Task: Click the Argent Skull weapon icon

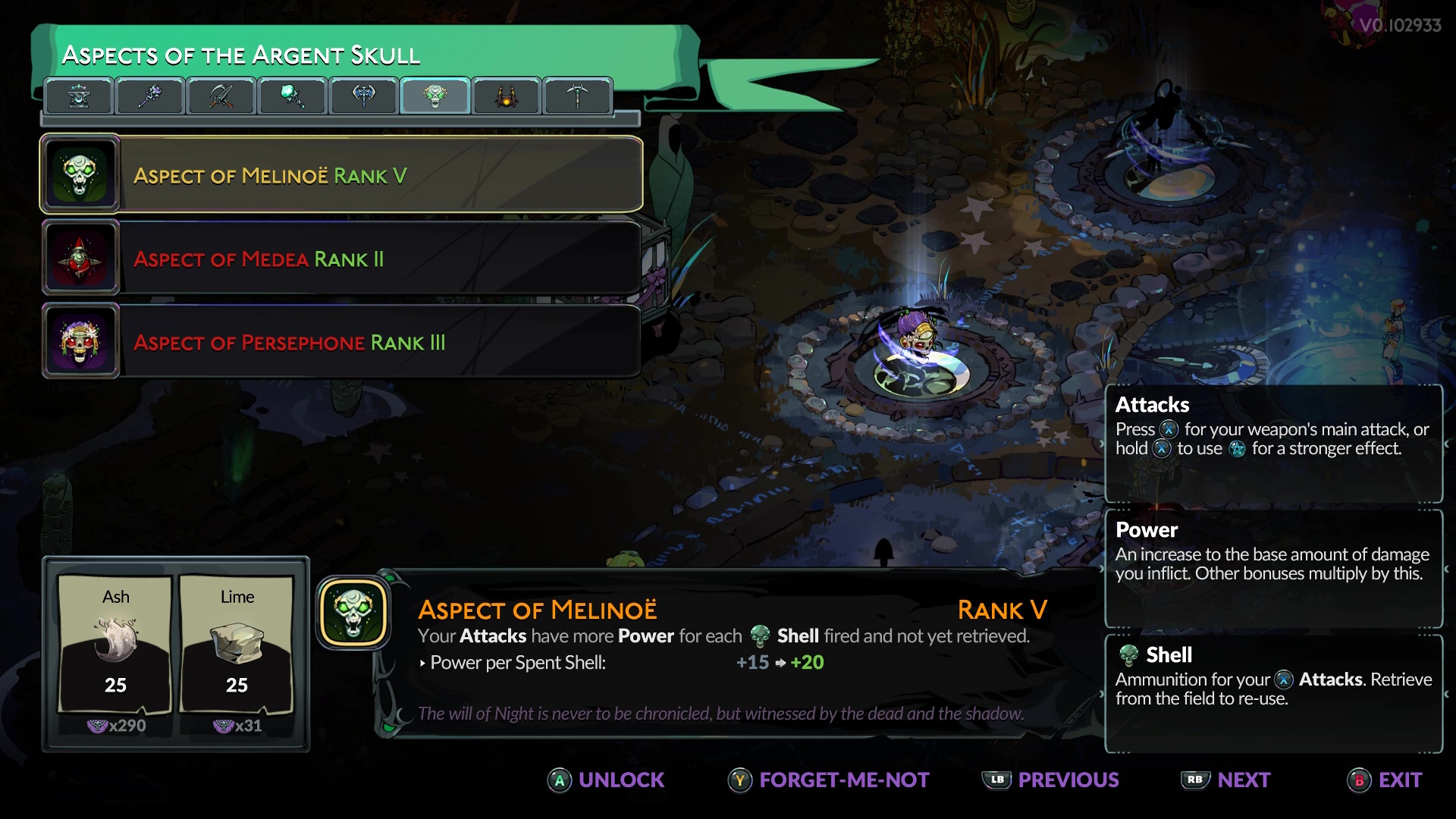Action: pyautogui.click(x=435, y=96)
